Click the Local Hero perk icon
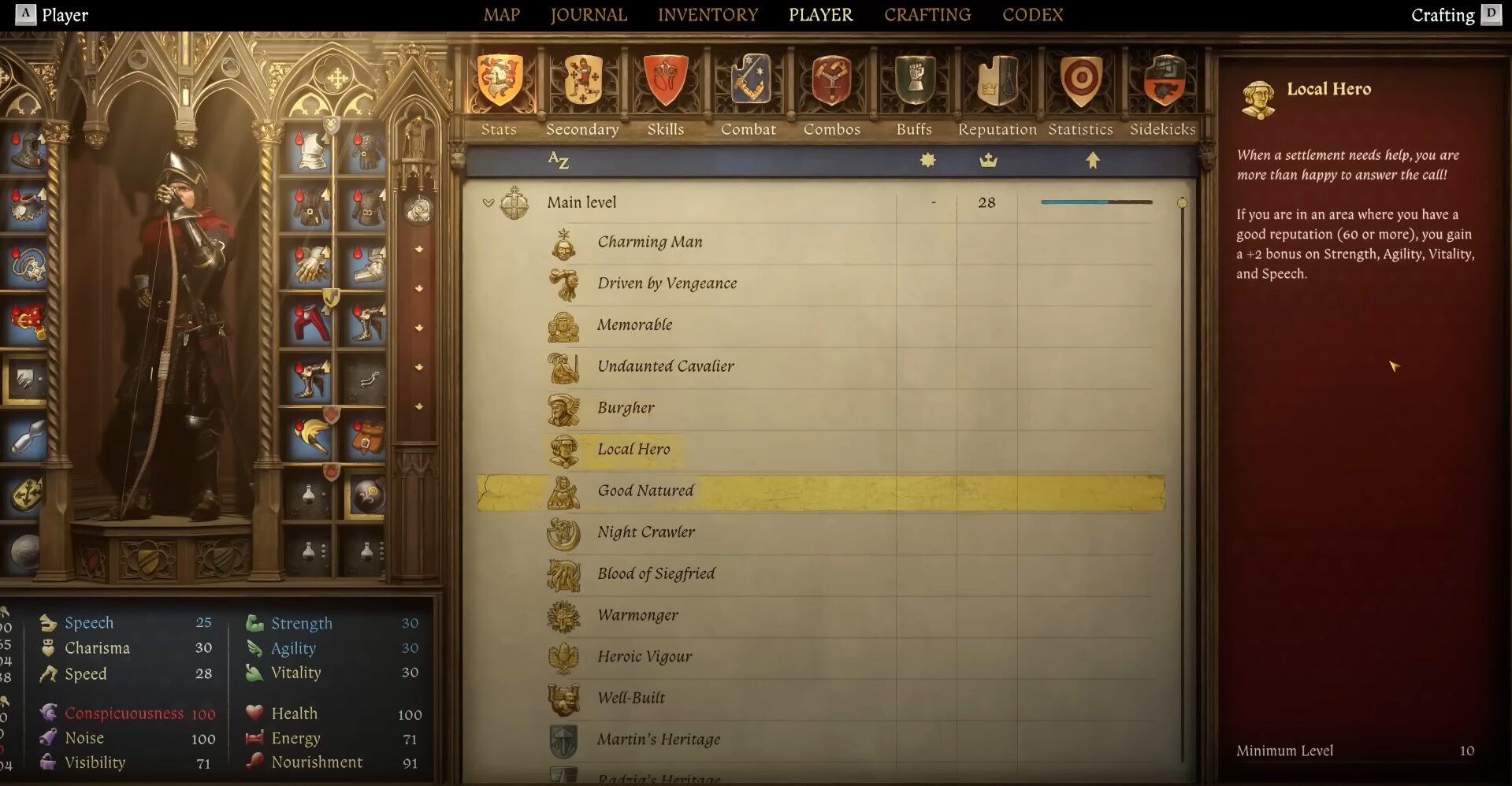1512x786 pixels. (564, 449)
